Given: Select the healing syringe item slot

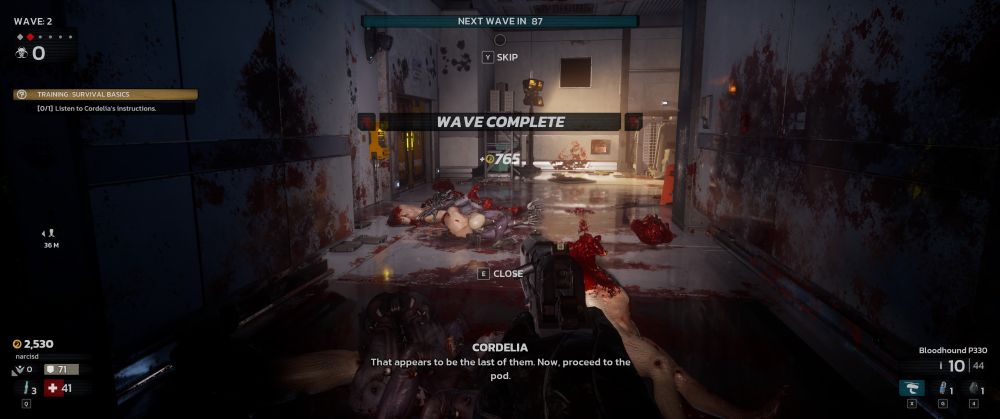Looking at the screenshot, I should (x=941, y=388).
